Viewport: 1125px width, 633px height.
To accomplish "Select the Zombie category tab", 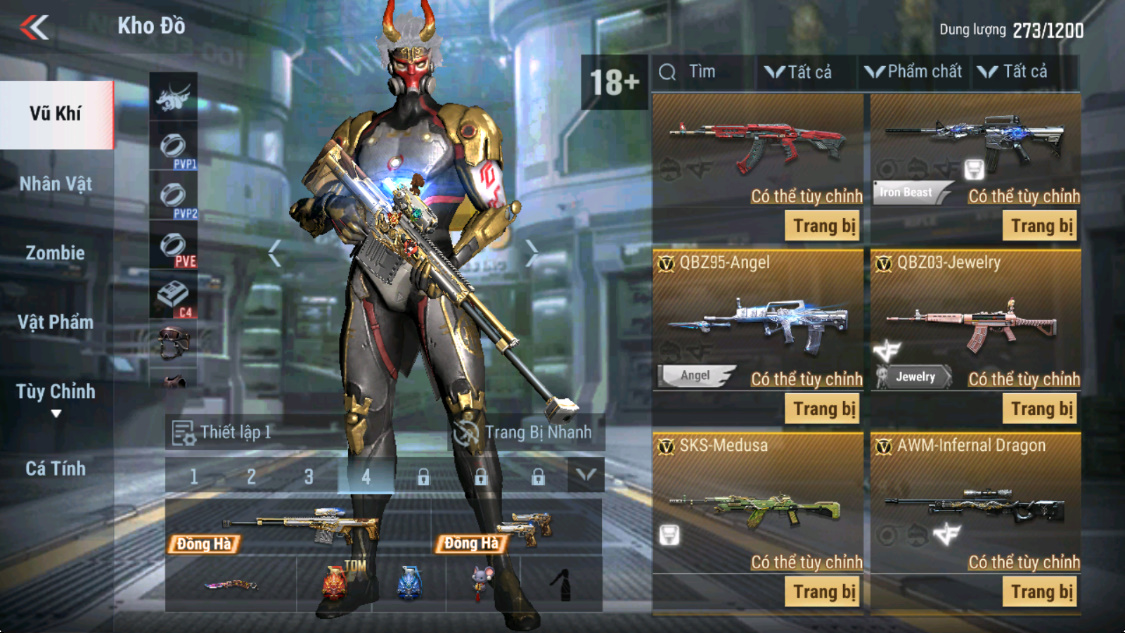I will (x=56, y=253).
